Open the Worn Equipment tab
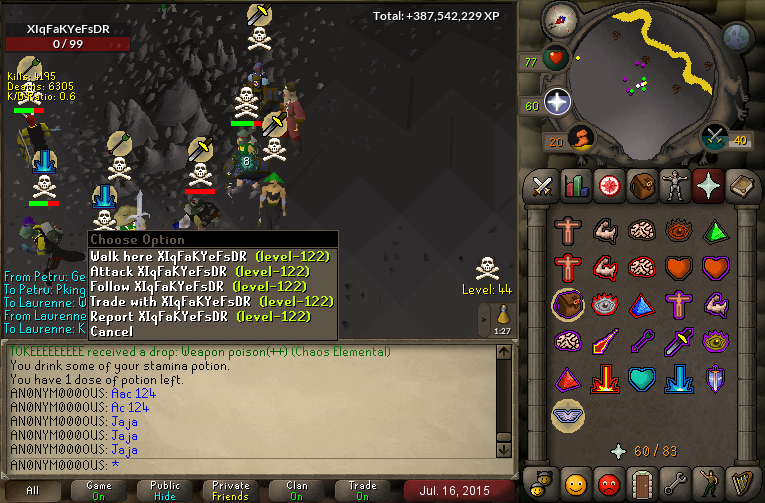765x503 pixels. (673, 186)
